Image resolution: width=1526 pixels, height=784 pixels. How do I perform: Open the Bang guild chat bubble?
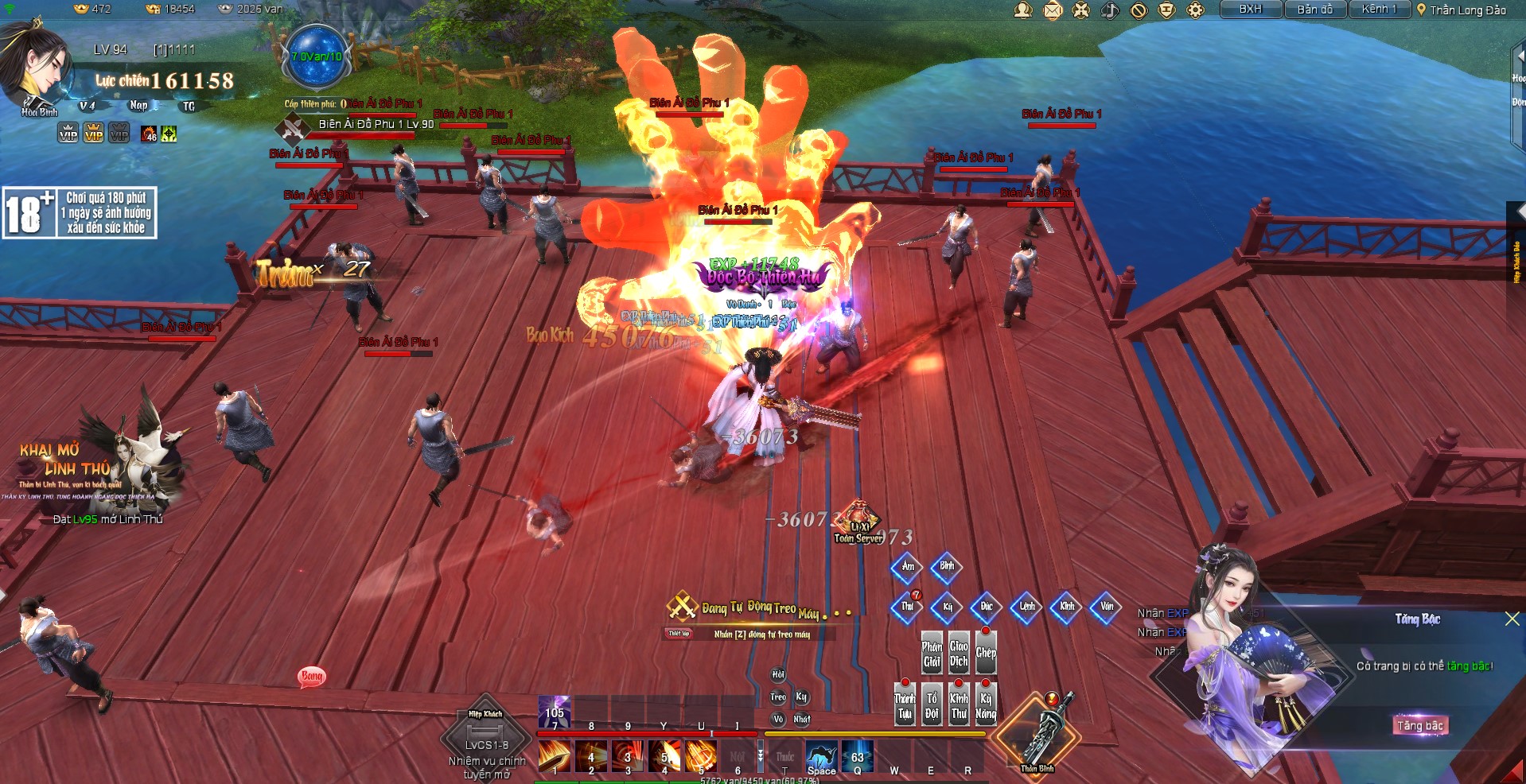(312, 677)
